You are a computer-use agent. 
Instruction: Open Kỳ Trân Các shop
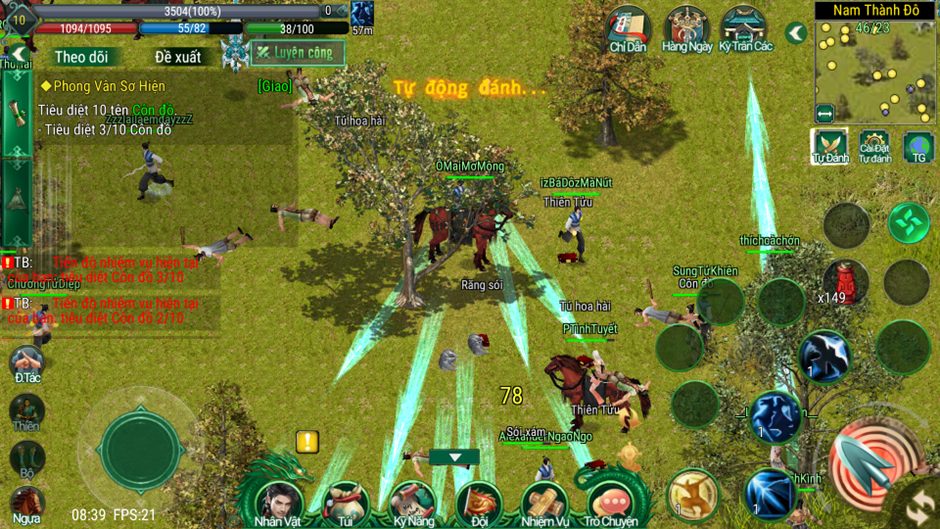pos(745,28)
